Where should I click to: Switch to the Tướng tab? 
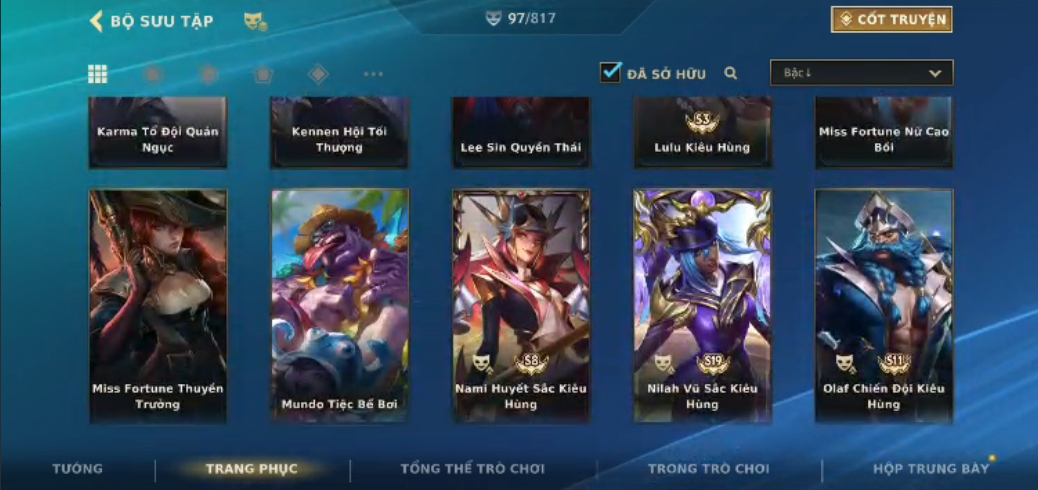(x=77, y=468)
